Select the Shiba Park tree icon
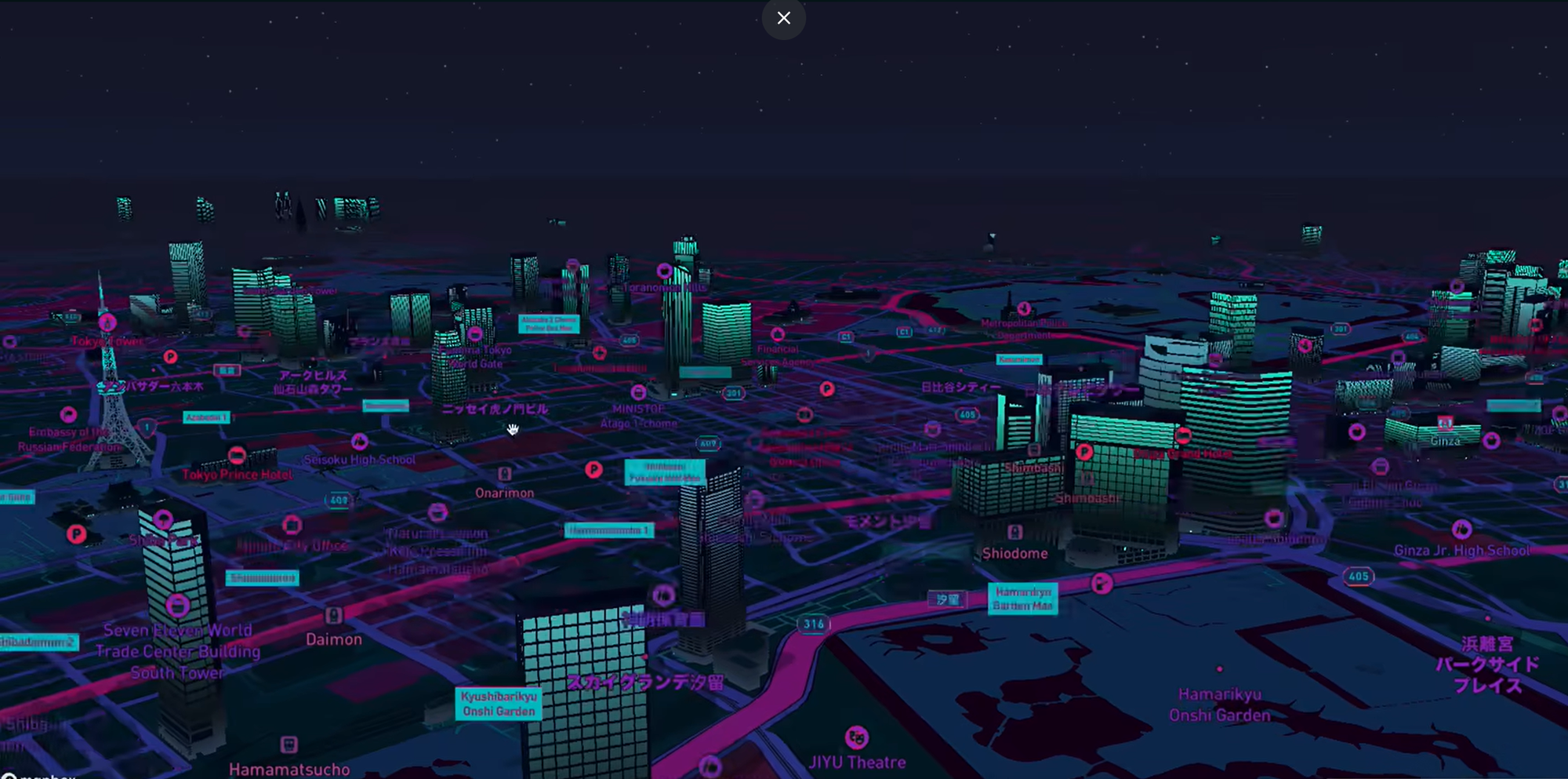 point(163,519)
